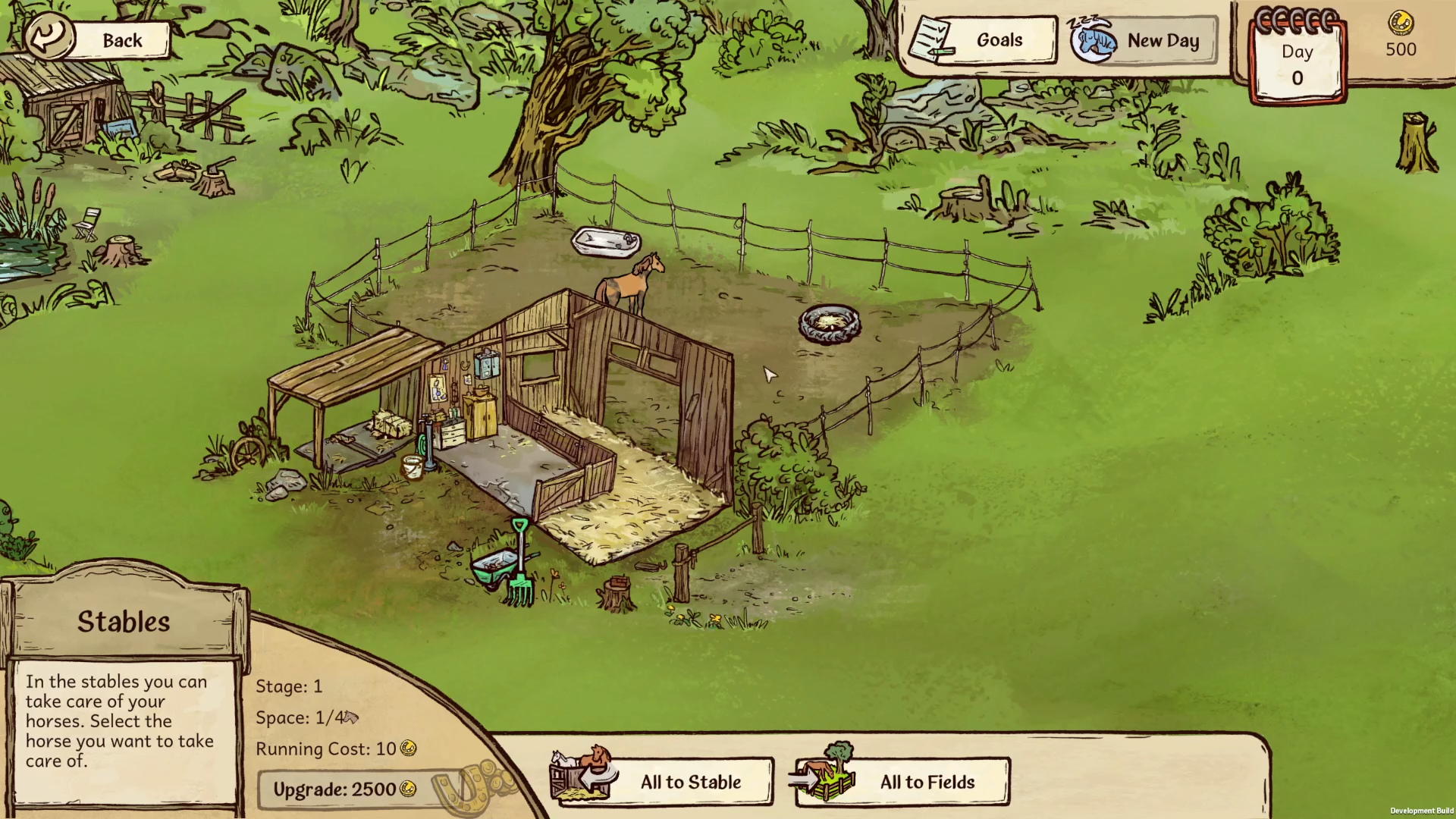The image size is (1456, 819).
Task: Move all horses to the fields
Action: pos(904,781)
